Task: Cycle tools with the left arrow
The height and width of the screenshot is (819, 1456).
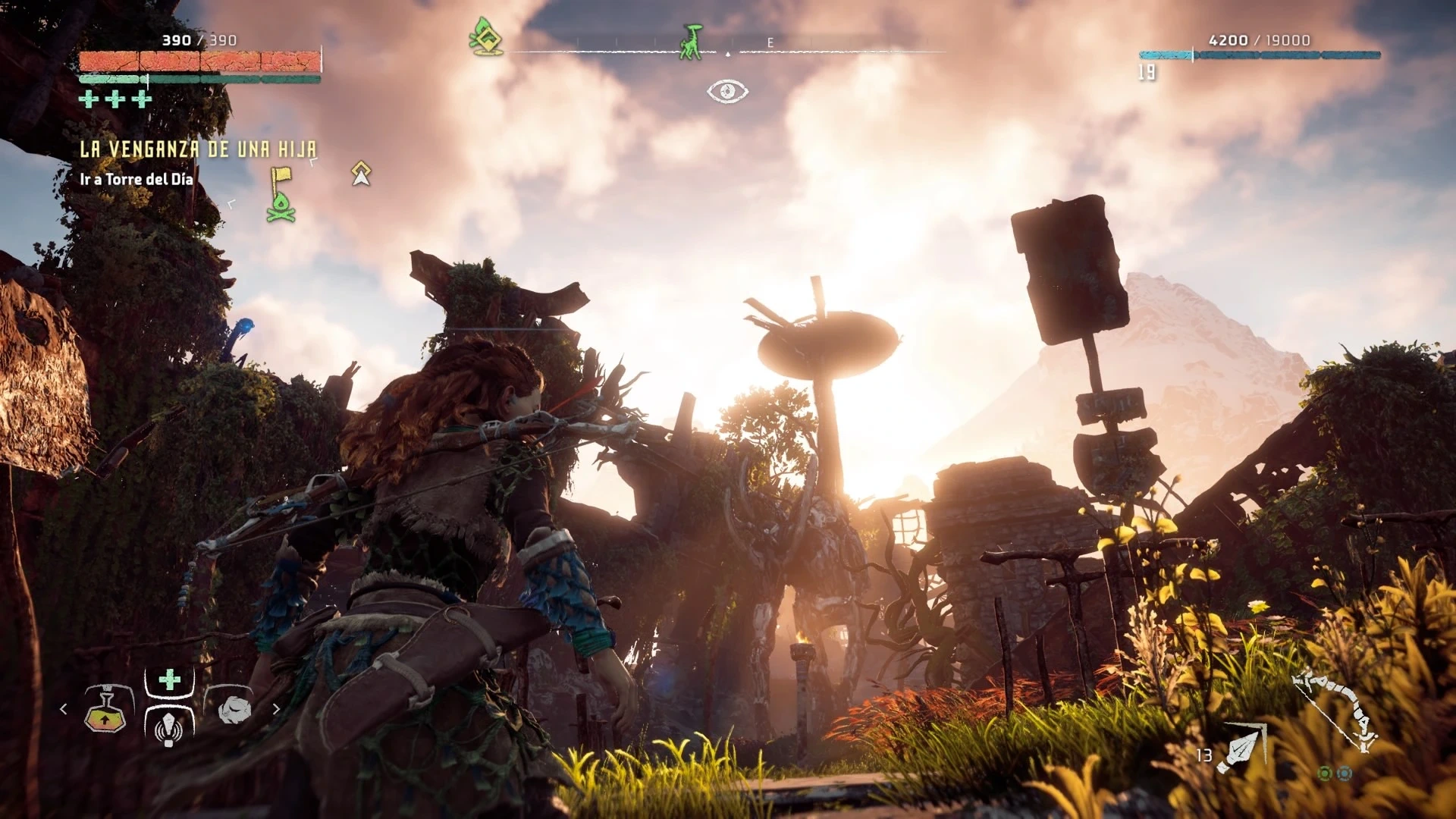Action: point(64,709)
